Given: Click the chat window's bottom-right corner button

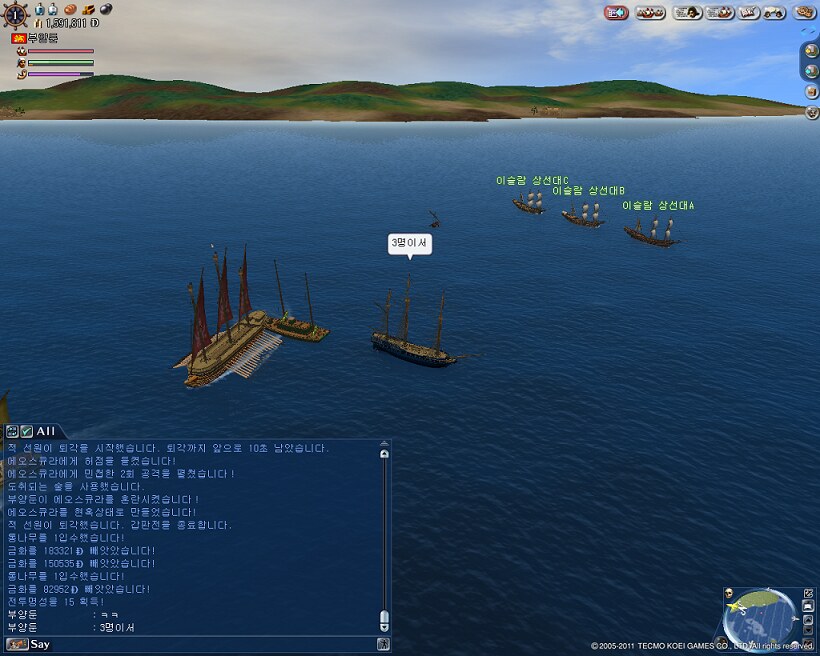Looking at the screenshot, I should (x=384, y=644).
